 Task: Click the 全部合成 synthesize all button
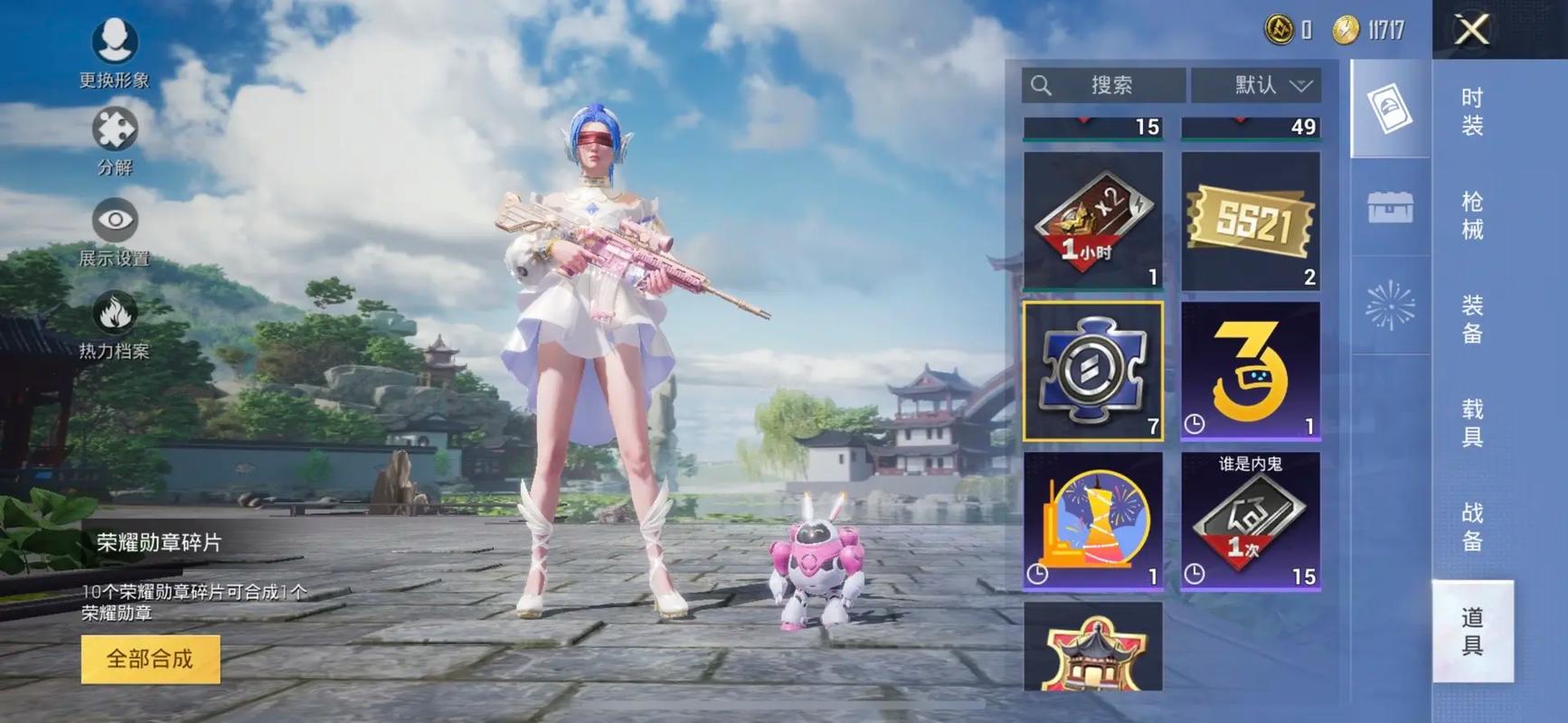coord(150,659)
